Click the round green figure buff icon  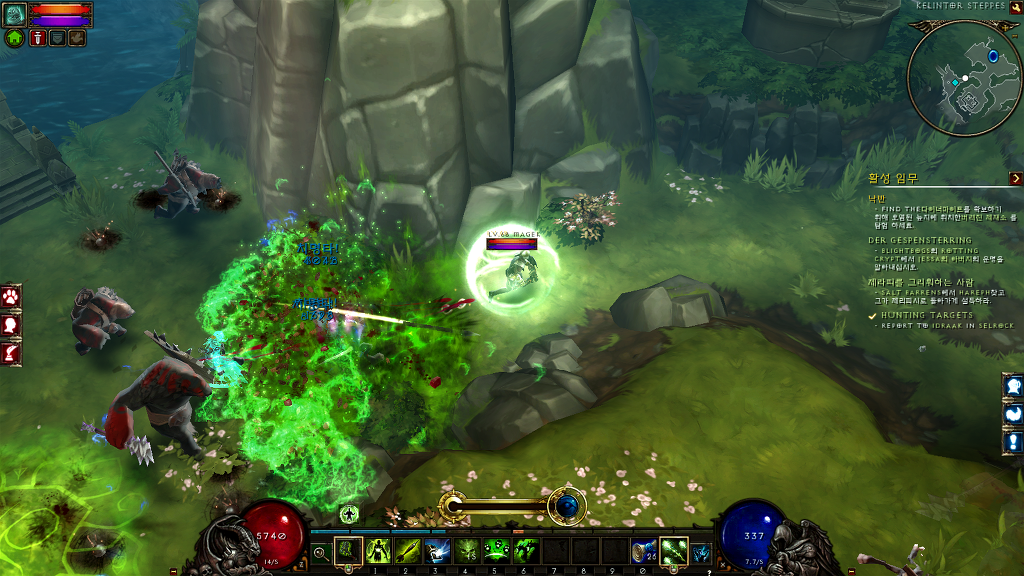[349, 514]
